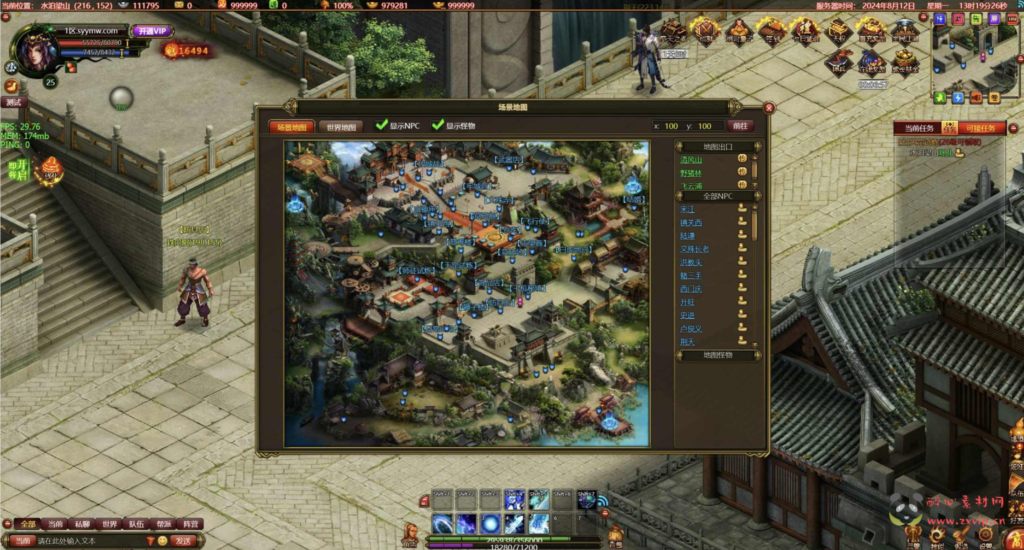Screen dimensions: 1024x550
Task: Close the scene map window
Action: pyautogui.click(x=769, y=107)
